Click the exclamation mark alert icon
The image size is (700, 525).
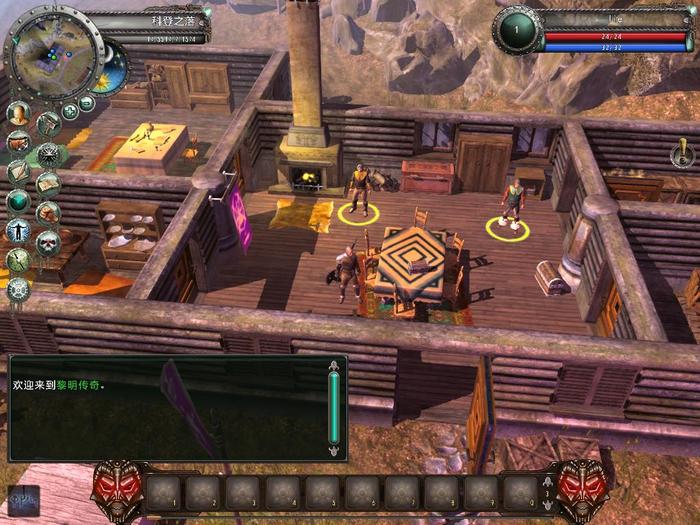[684, 152]
